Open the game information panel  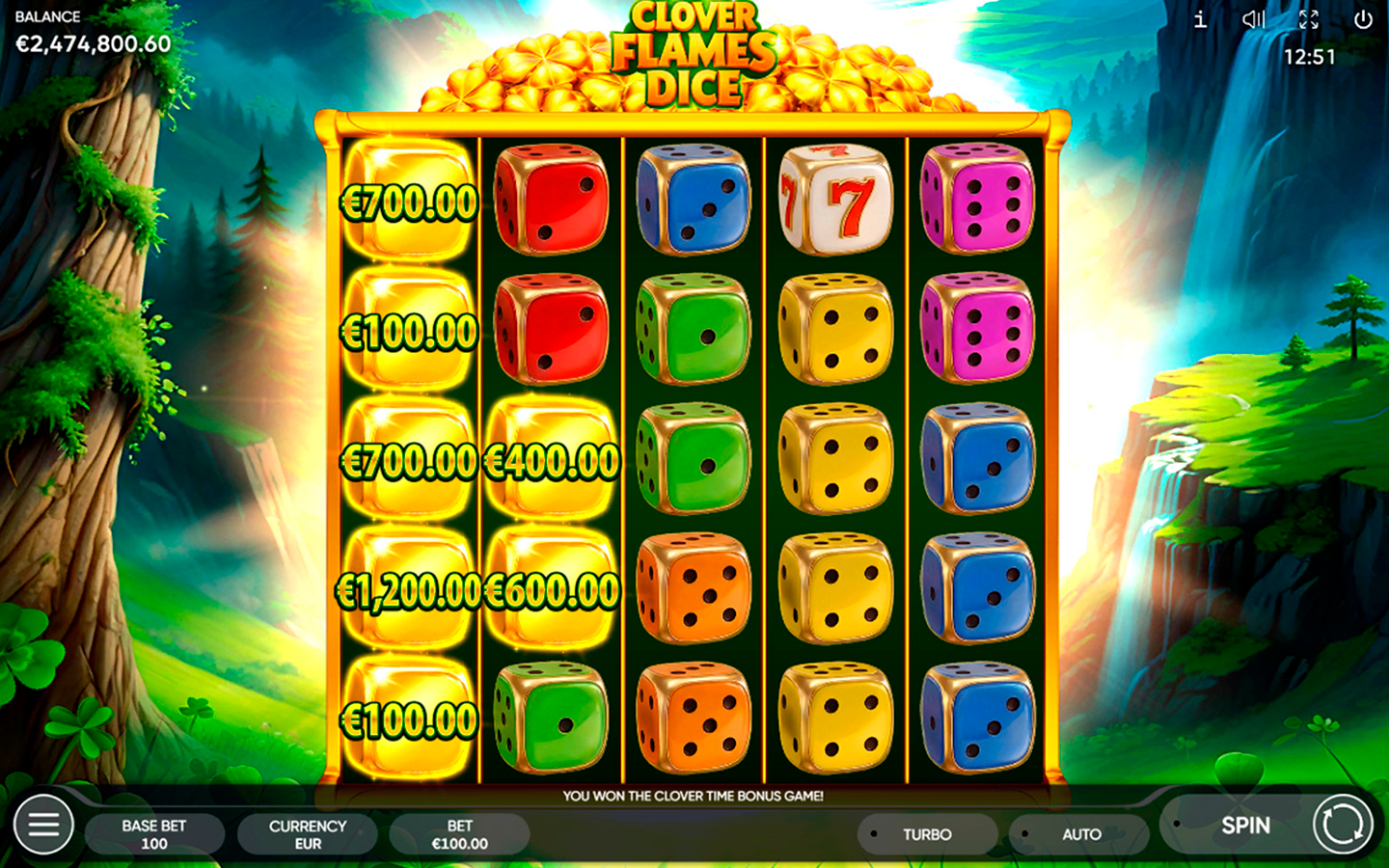pyautogui.click(x=1199, y=19)
